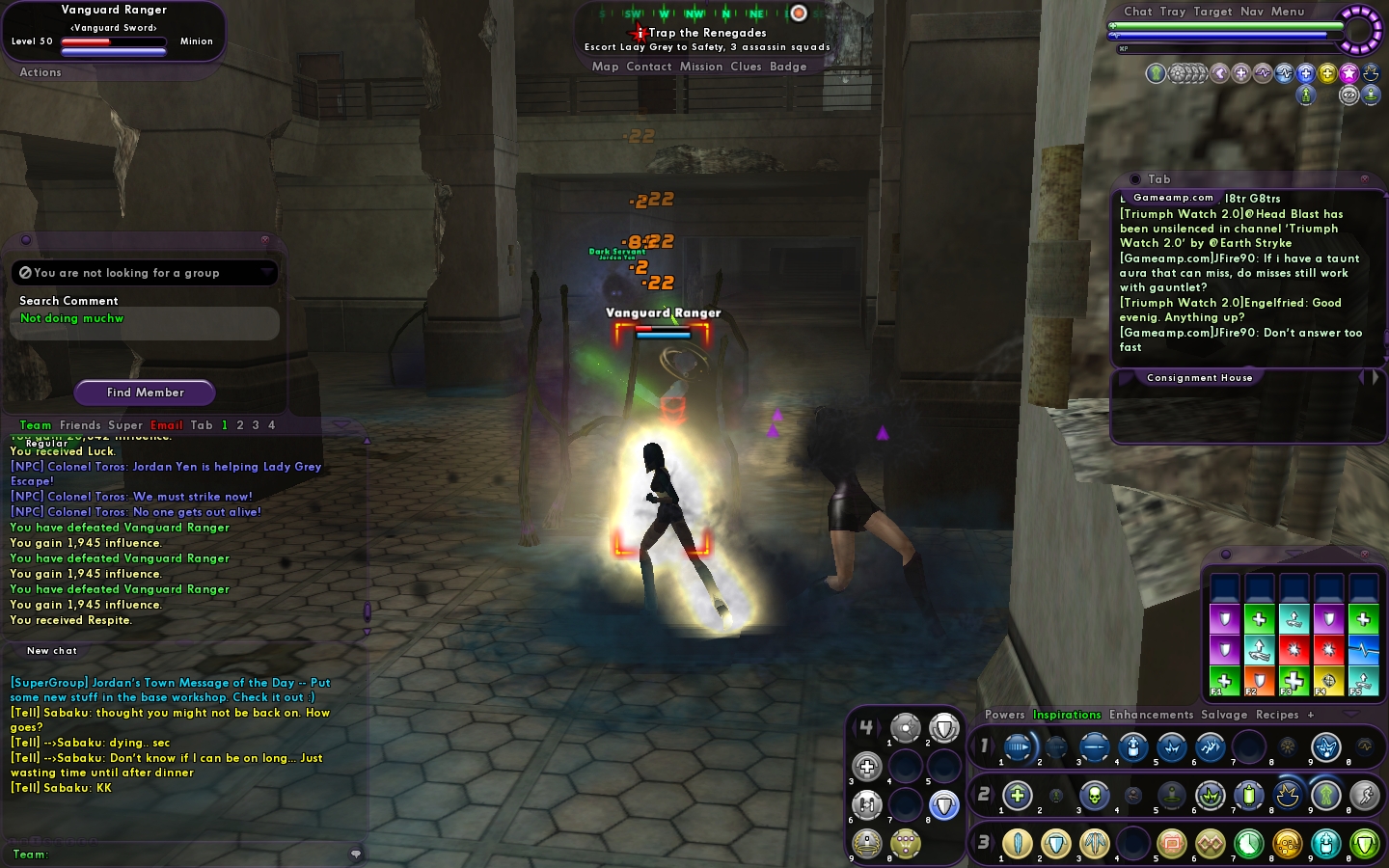Open the Target window

1212,12
